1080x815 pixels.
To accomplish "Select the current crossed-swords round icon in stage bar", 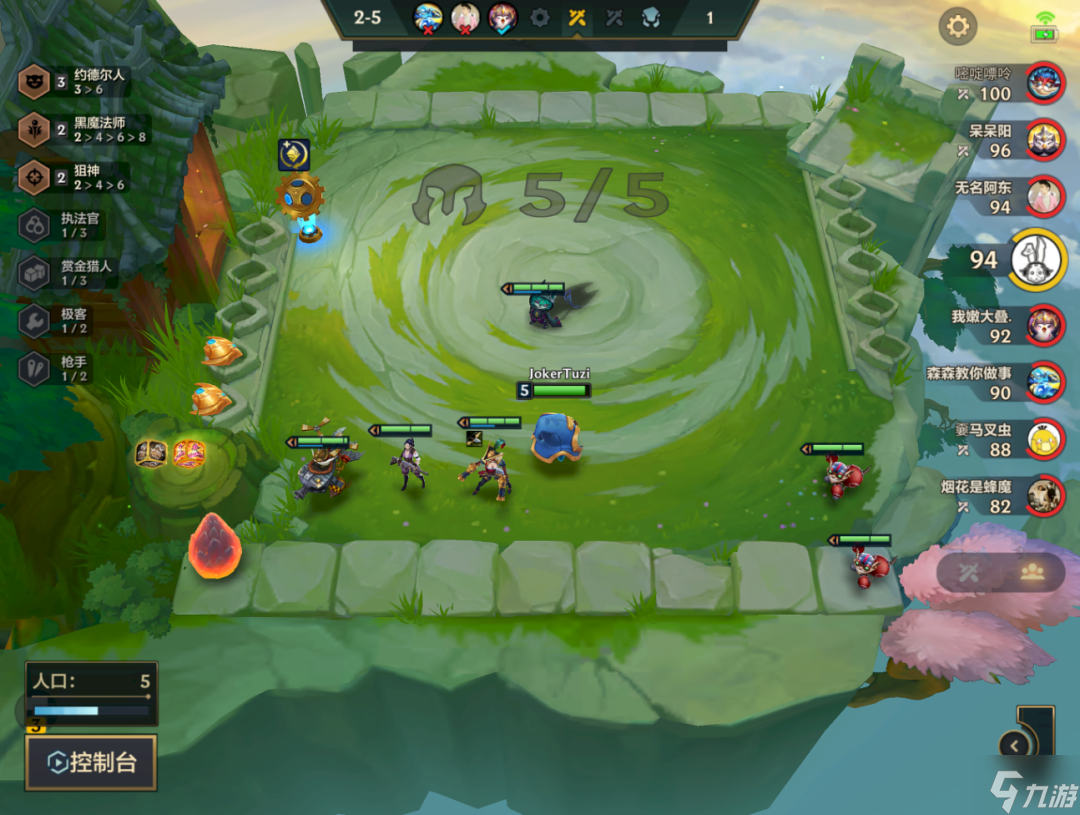I will [576, 18].
